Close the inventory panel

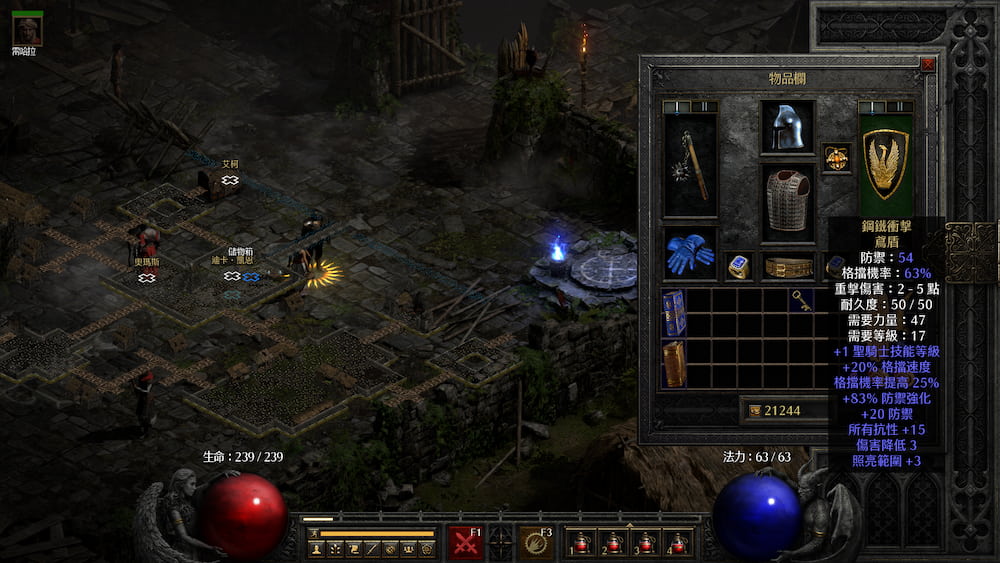[x=927, y=64]
